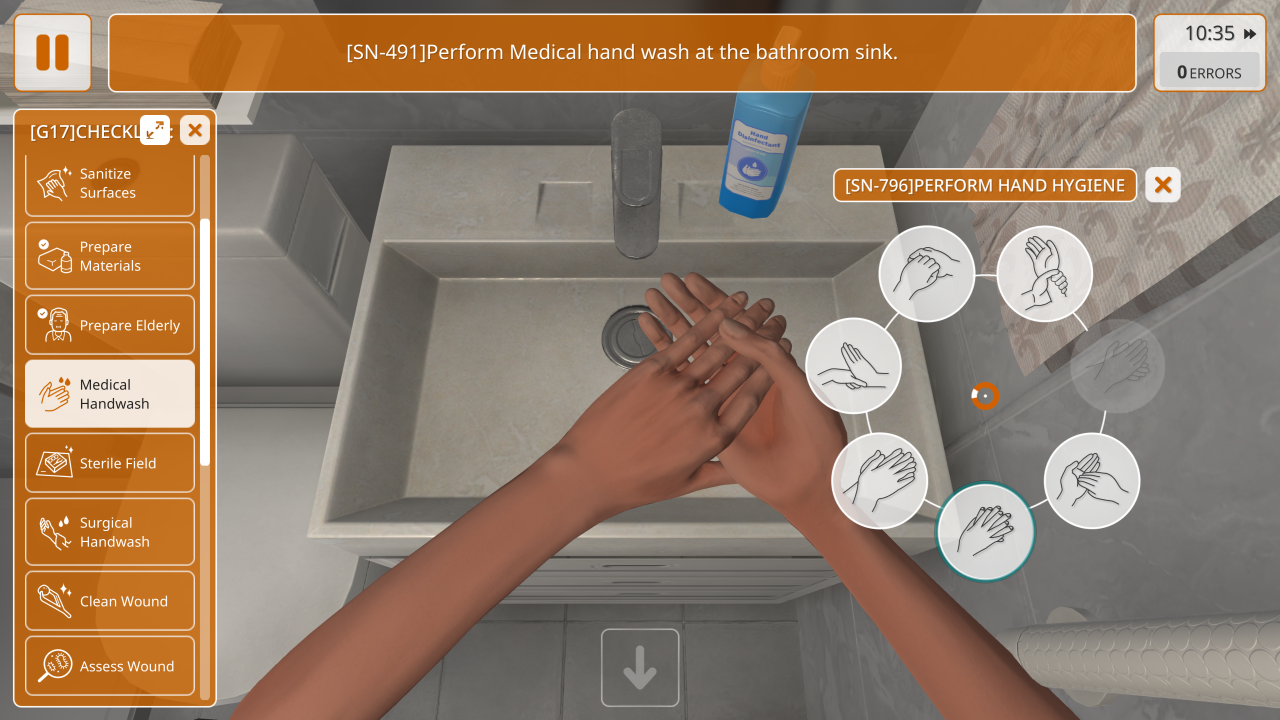Pick Surgical Handwash from the checklist
The image size is (1280, 720).
[x=110, y=532]
